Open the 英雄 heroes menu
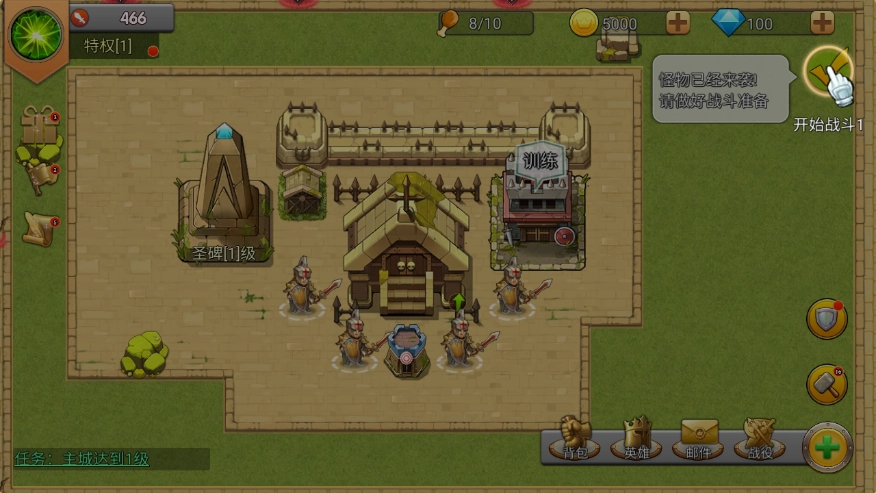876x493 pixels. (637, 437)
